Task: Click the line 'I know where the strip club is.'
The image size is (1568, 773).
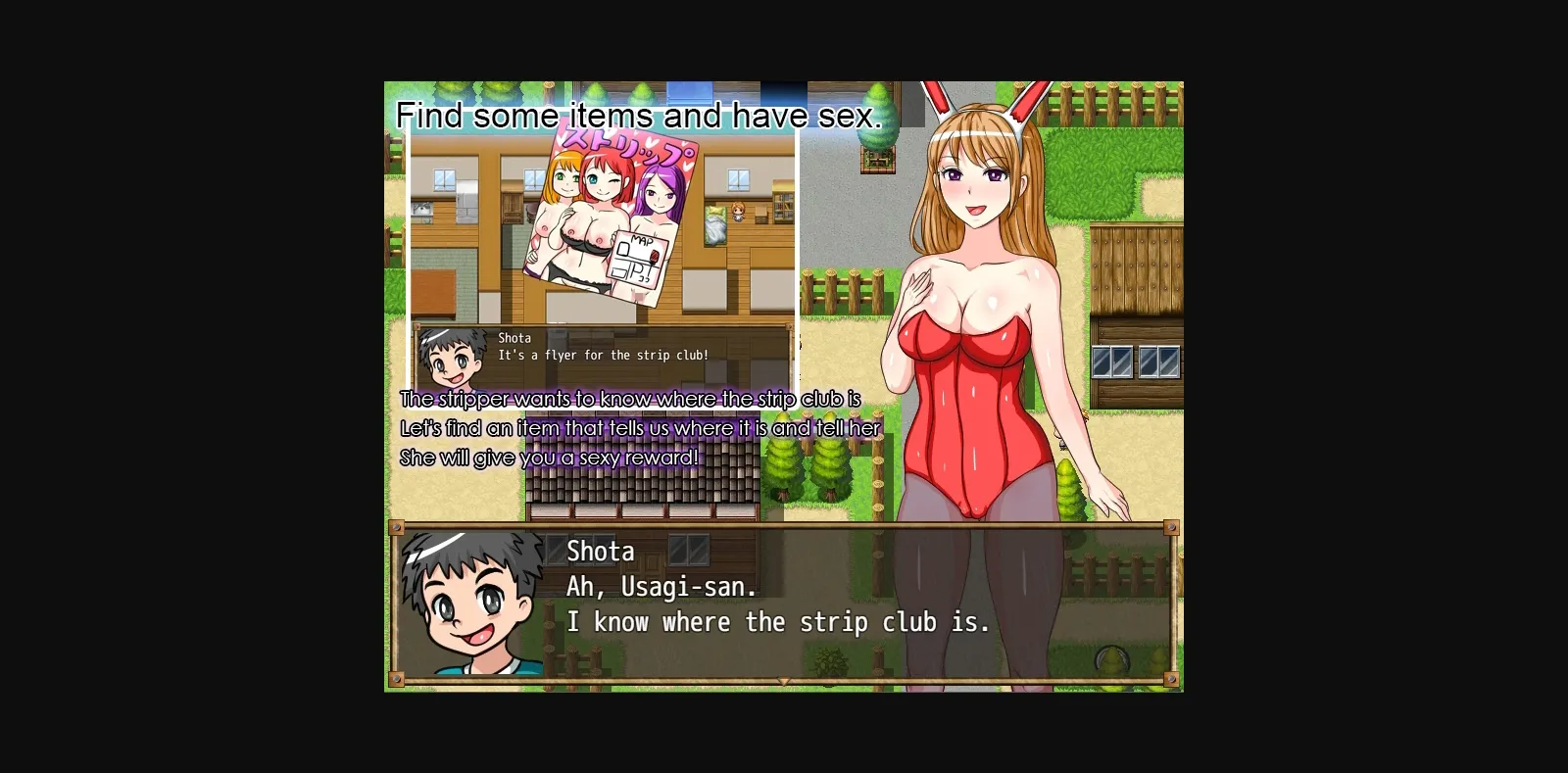Action: (x=777, y=621)
